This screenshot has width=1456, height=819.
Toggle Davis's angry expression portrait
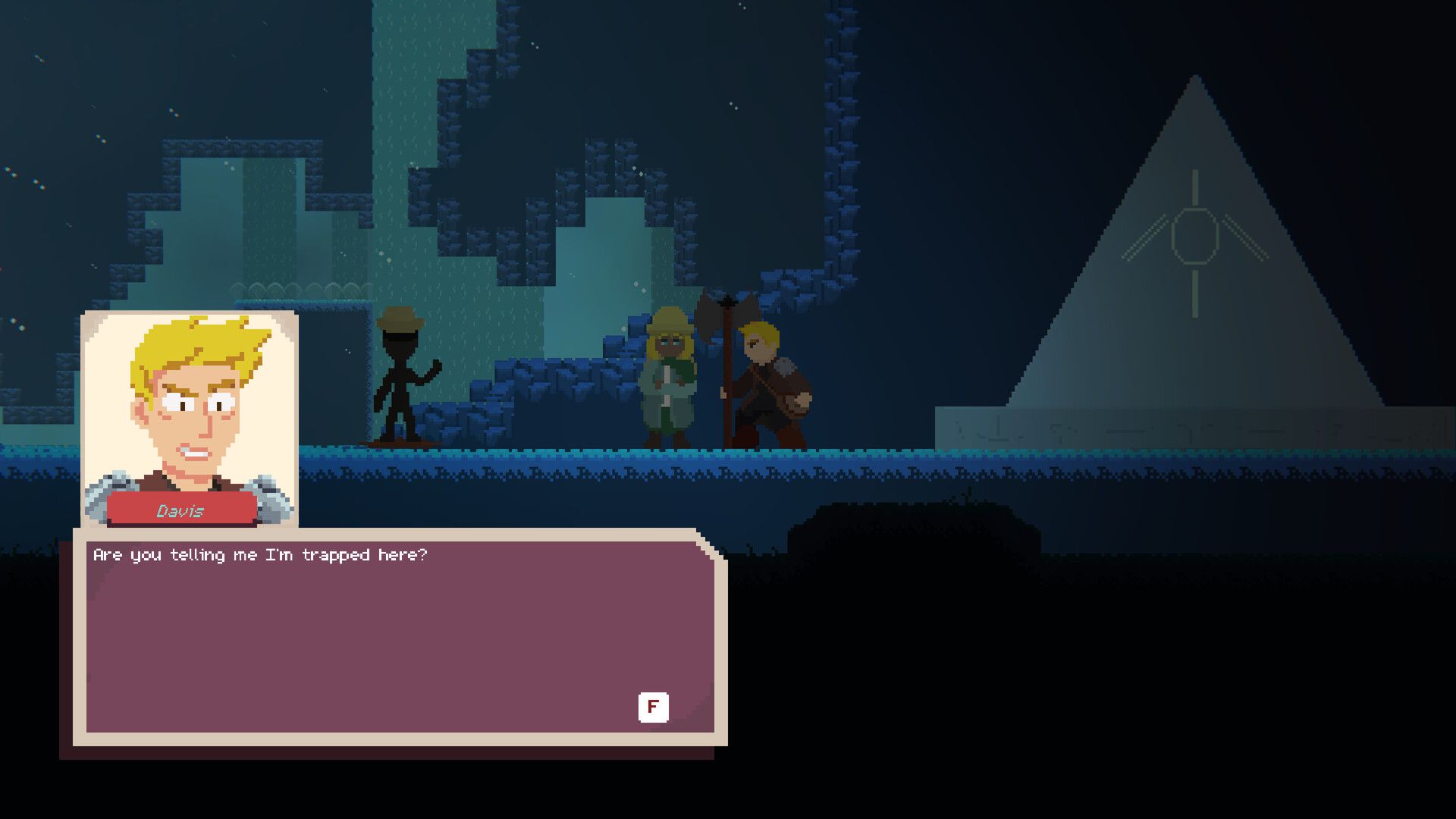(x=190, y=394)
